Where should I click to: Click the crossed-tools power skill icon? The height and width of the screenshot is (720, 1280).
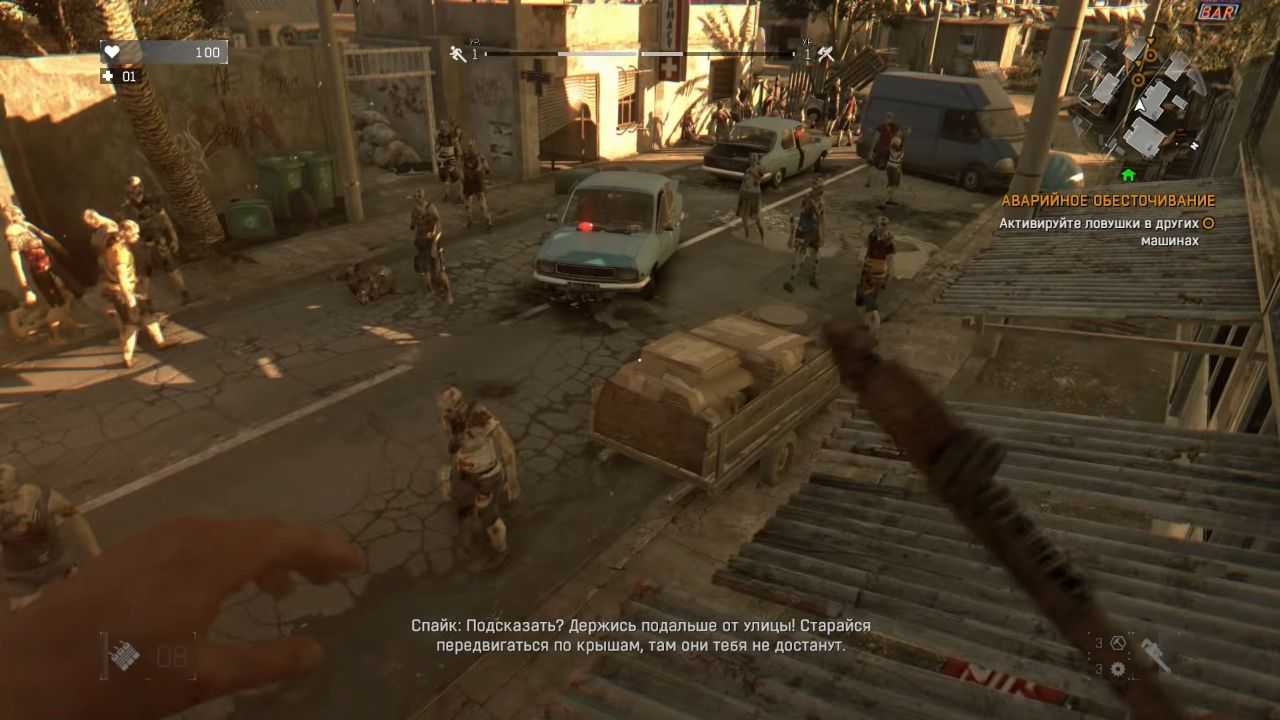point(826,55)
